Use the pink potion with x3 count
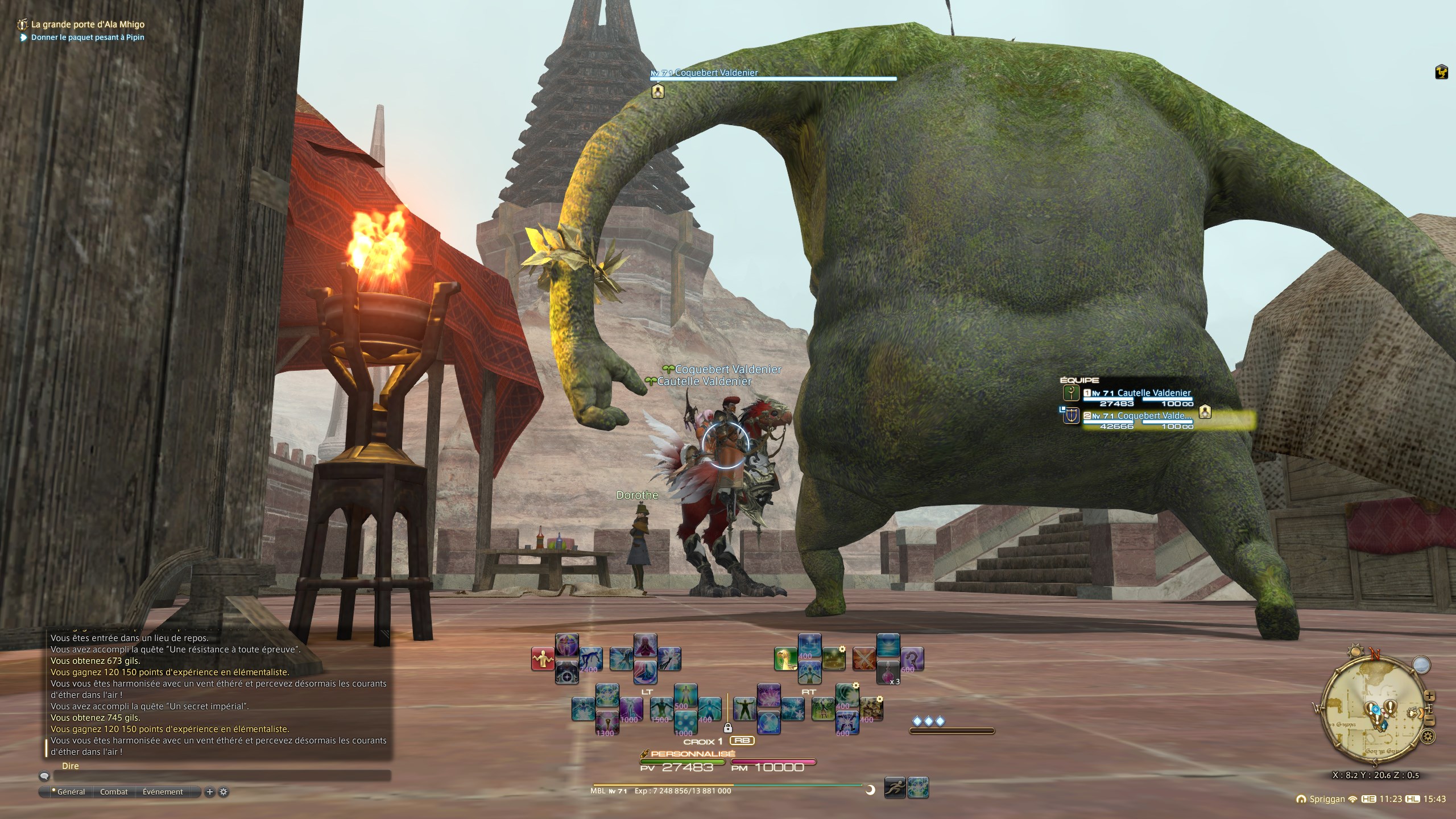This screenshot has width=1456, height=819. [x=888, y=672]
